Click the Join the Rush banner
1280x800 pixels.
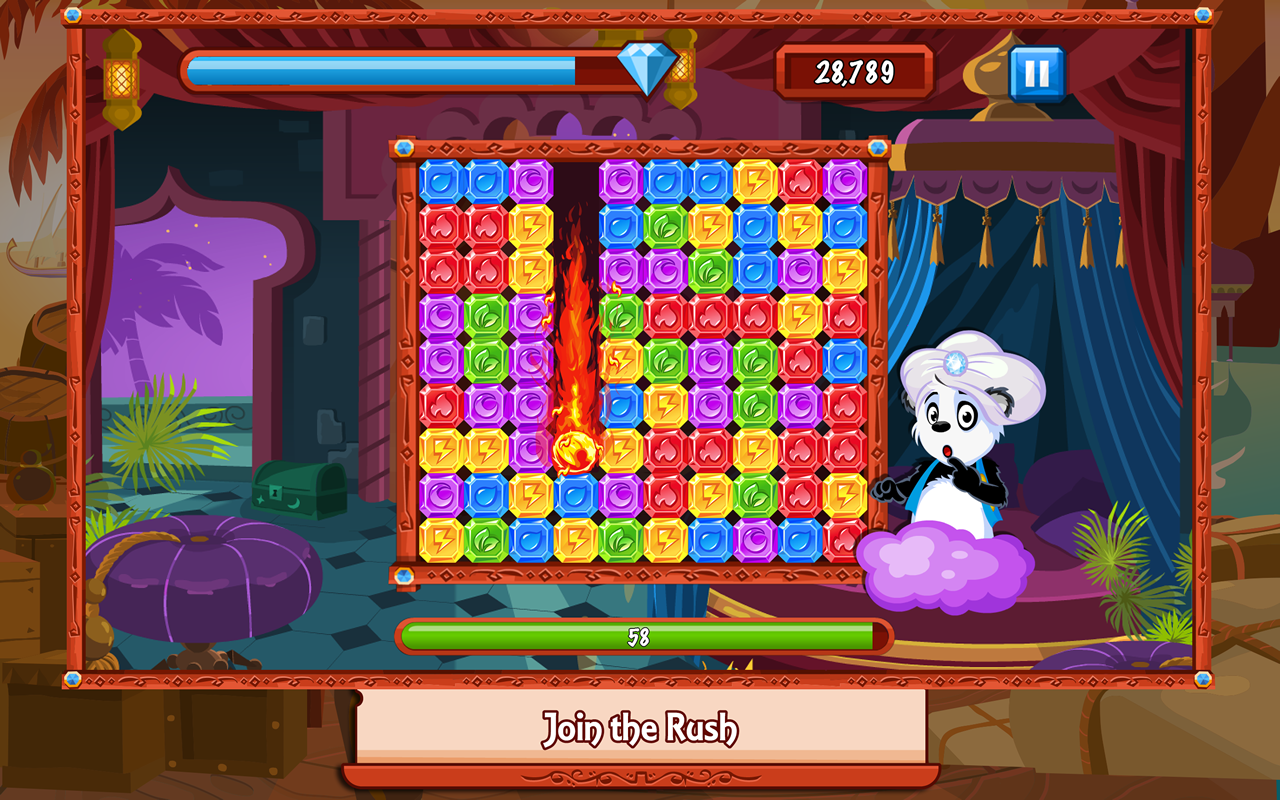coord(640,728)
